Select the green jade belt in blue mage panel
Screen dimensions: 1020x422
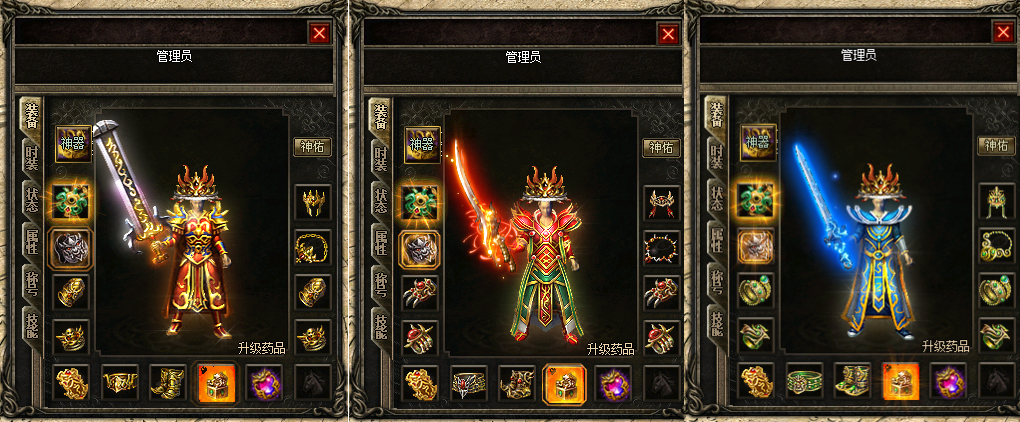[804, 382]
